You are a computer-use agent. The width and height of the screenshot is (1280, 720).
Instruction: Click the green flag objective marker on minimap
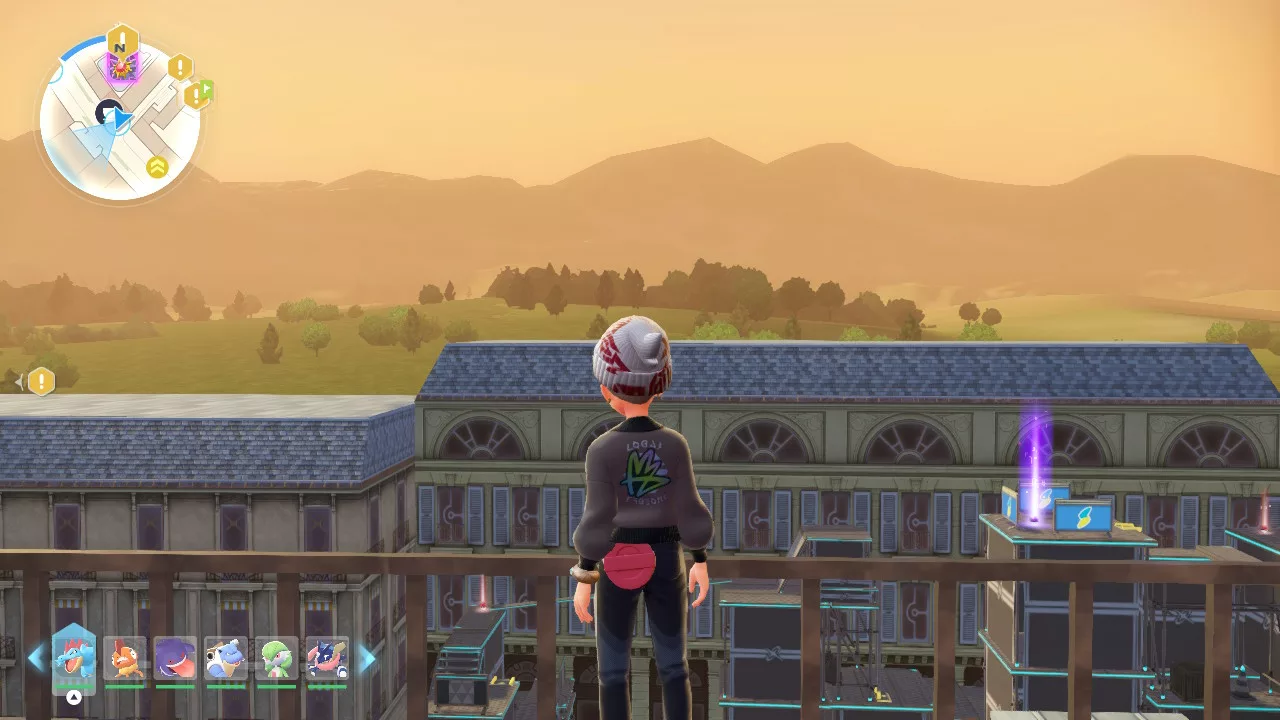tap(206, 87)
